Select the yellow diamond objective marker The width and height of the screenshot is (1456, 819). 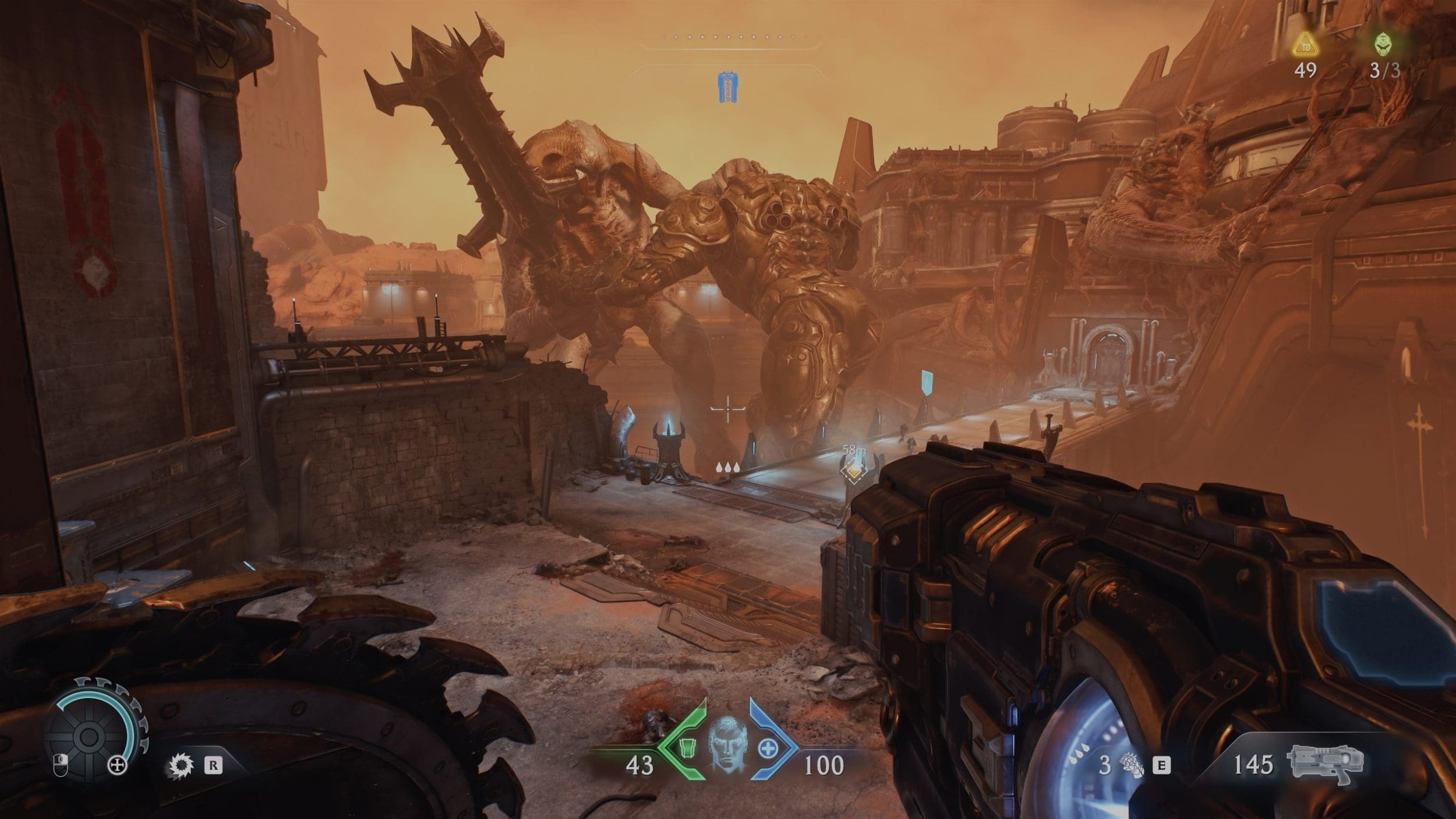(x=854, y=469)
